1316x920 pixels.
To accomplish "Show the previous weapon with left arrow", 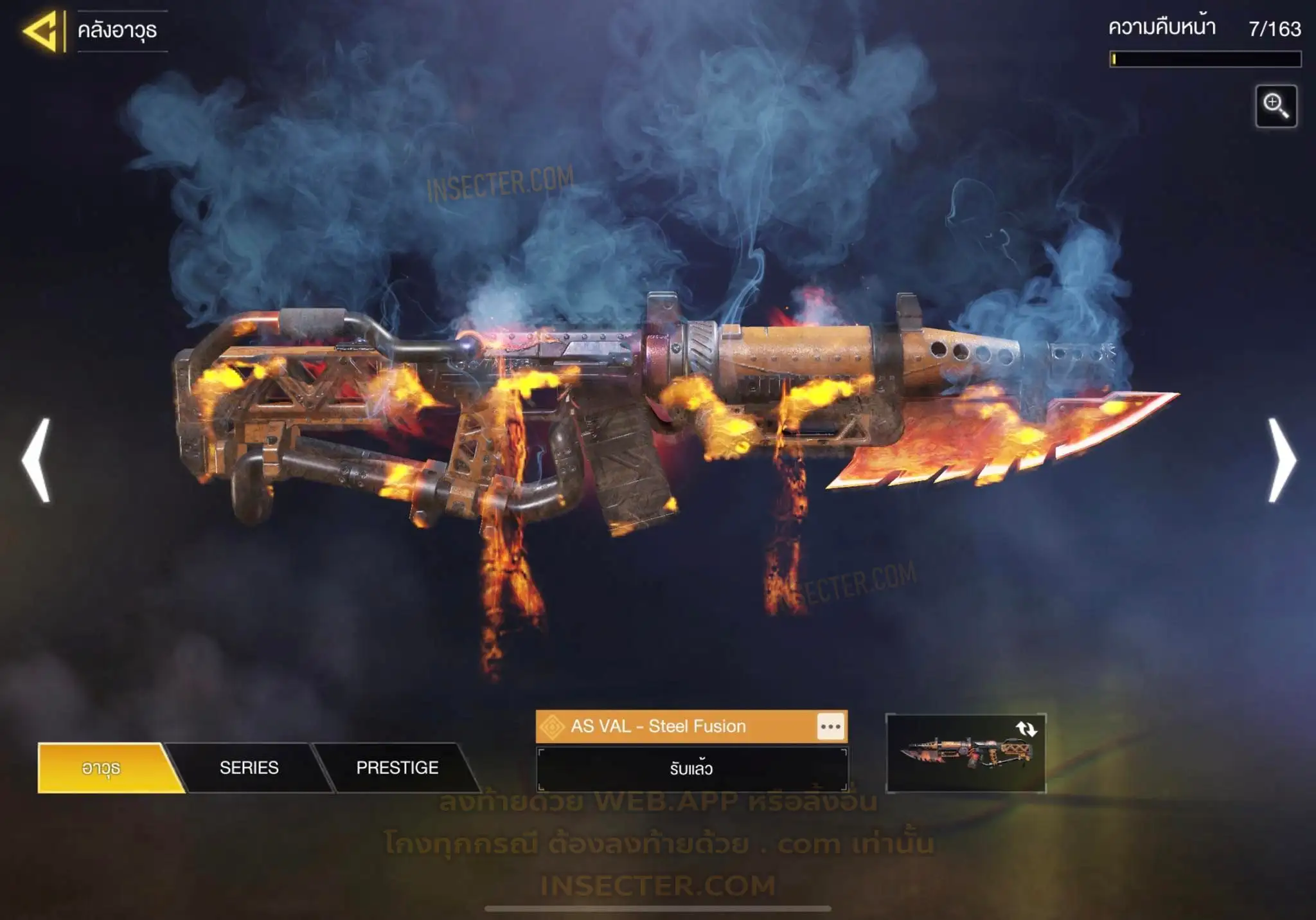I will [x=37, y=460].
